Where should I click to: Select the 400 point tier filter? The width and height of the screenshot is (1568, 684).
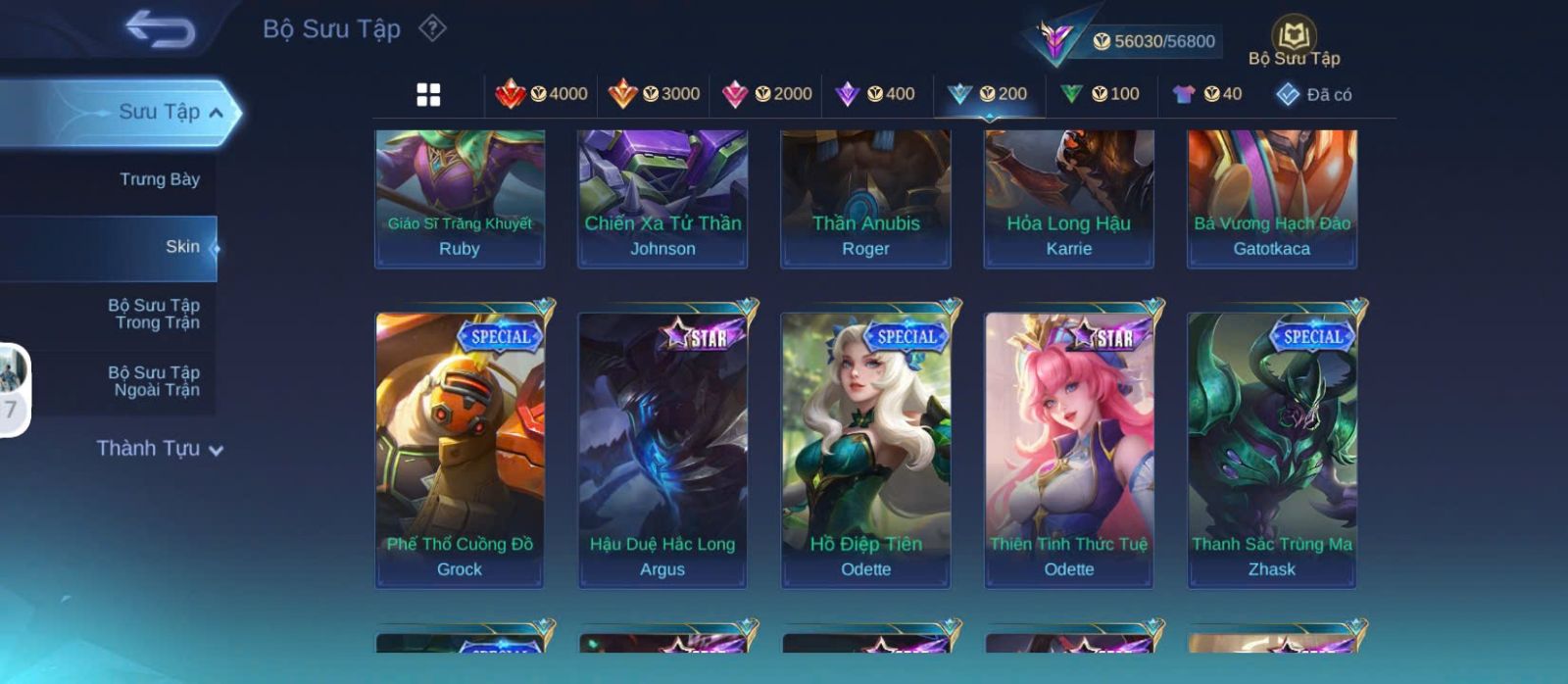[x=875, y=94]
